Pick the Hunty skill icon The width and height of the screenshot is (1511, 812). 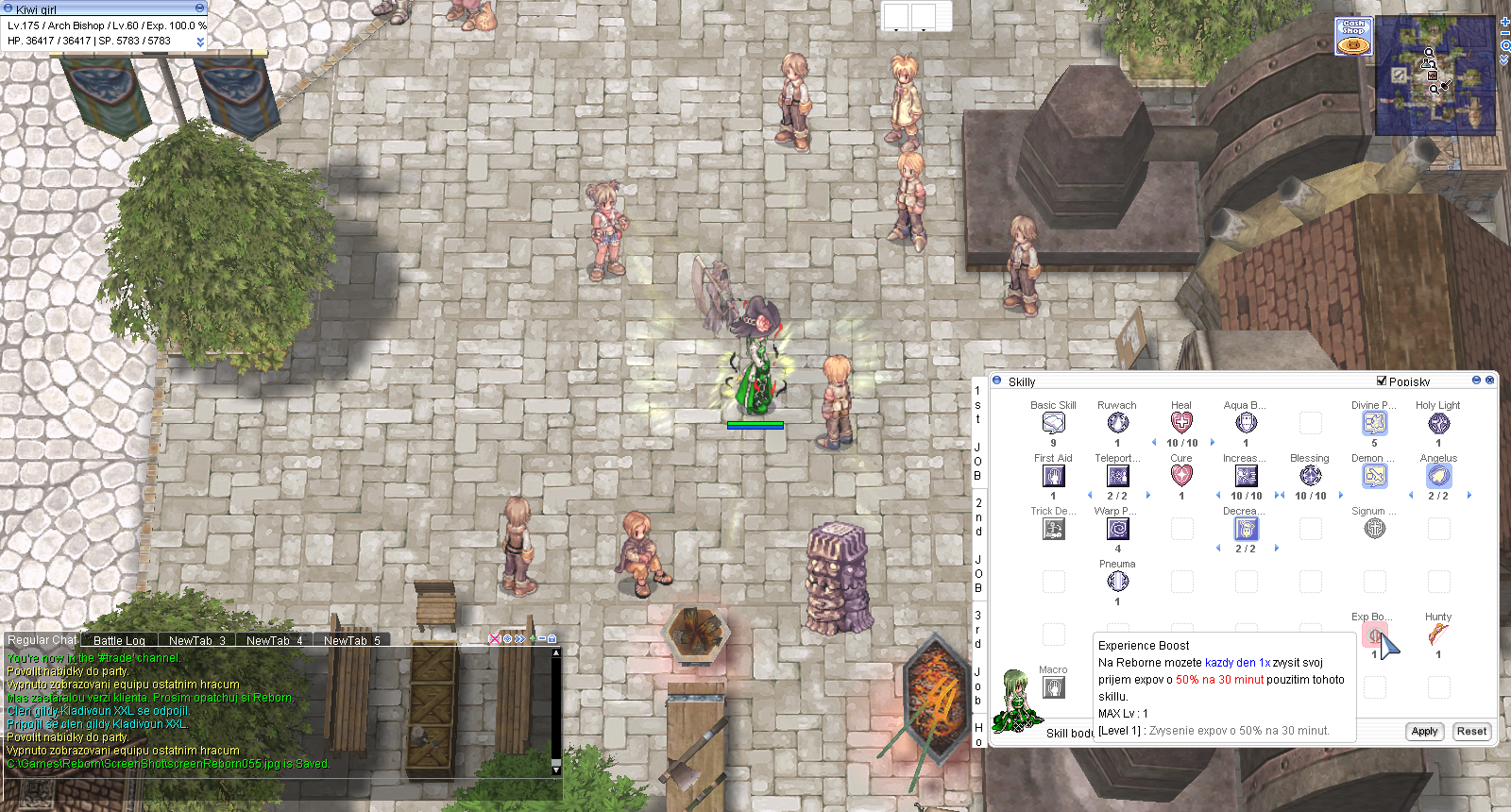click(x=1438, y=634)
